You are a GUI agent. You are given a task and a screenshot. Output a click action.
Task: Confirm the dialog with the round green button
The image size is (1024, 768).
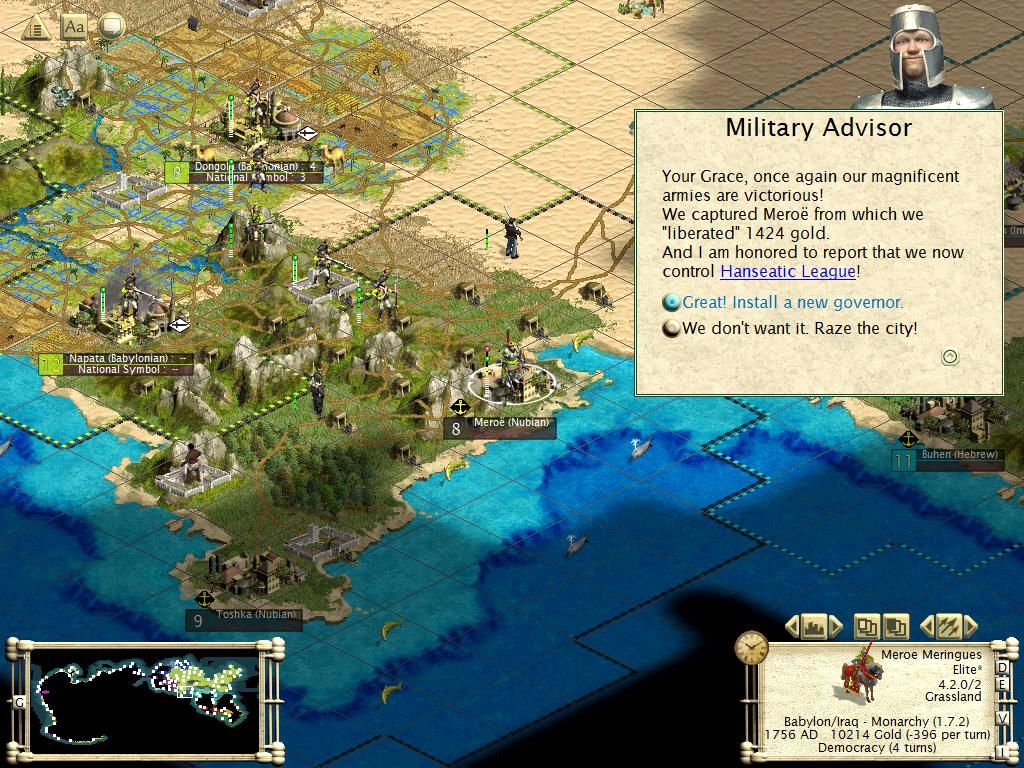(x=950, y=356)
